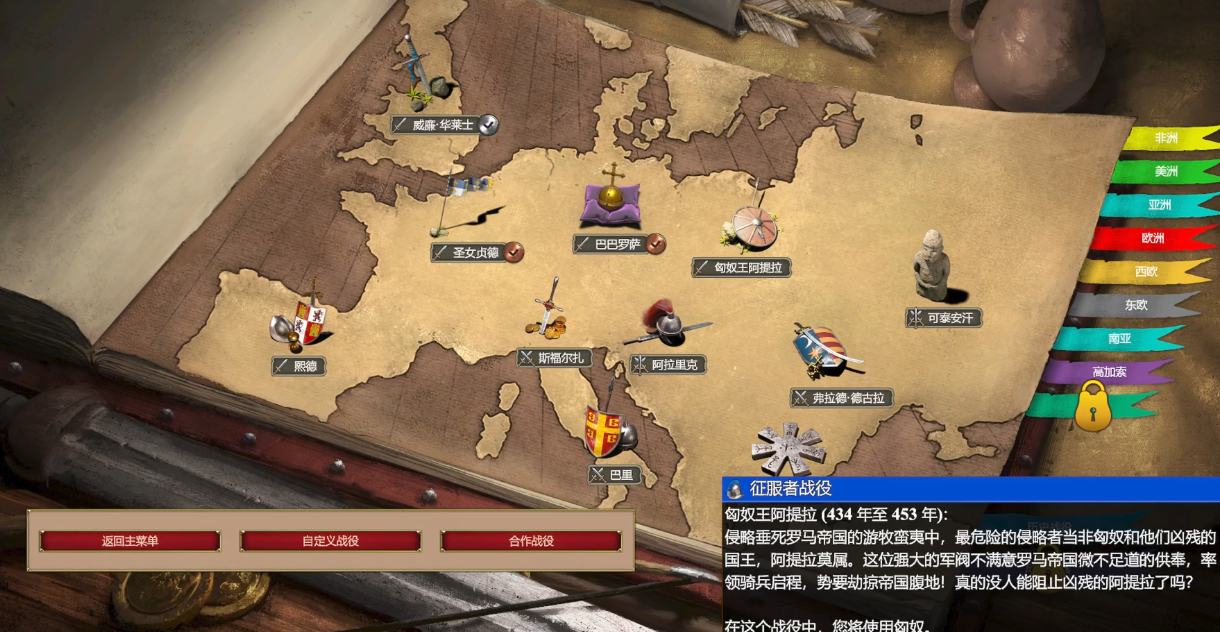Screen dimensions: 1220x632
Task: Choose the 熙德 campaign
Action: point(299,366)
